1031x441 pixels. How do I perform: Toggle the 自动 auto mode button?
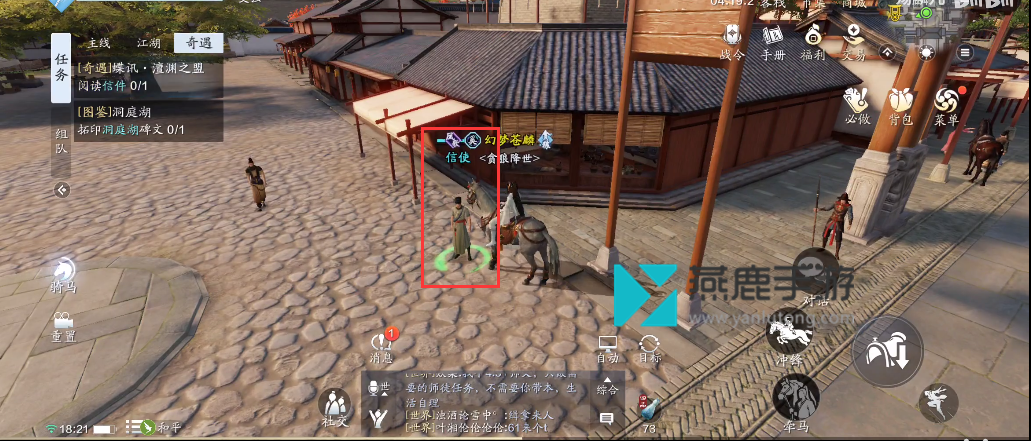pyautogui.click(x=607, y=348)
